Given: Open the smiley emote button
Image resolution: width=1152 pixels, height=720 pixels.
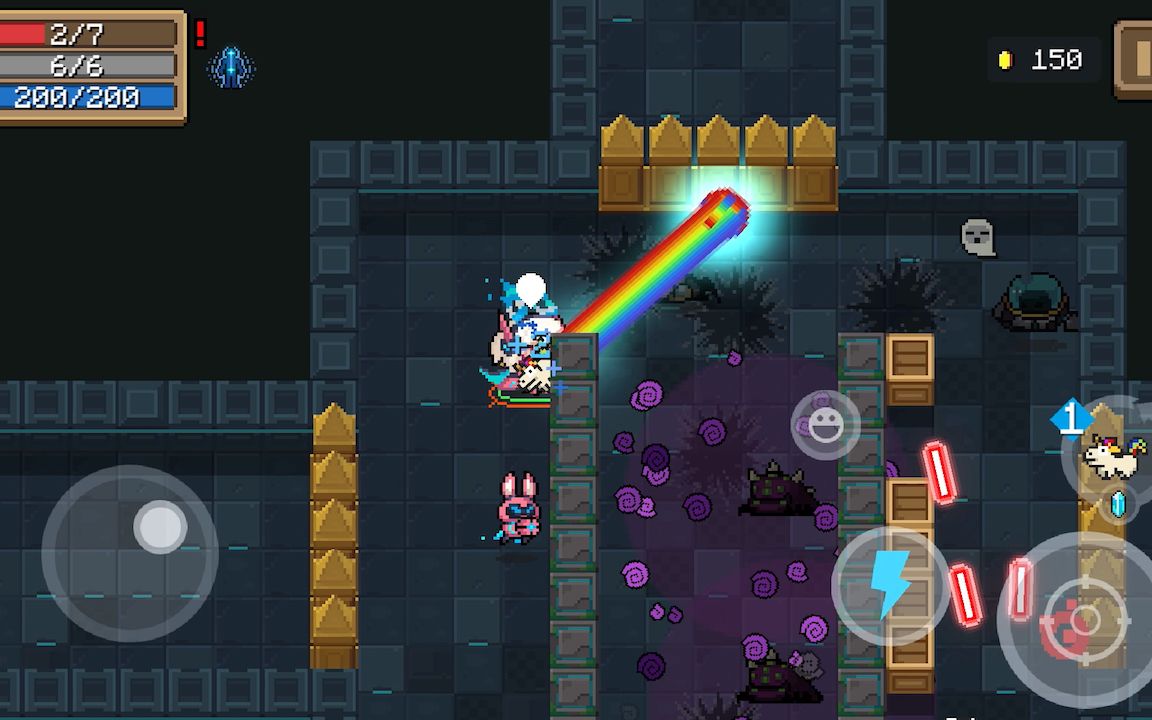Looking at the screenshot, I should pos(825,425).
